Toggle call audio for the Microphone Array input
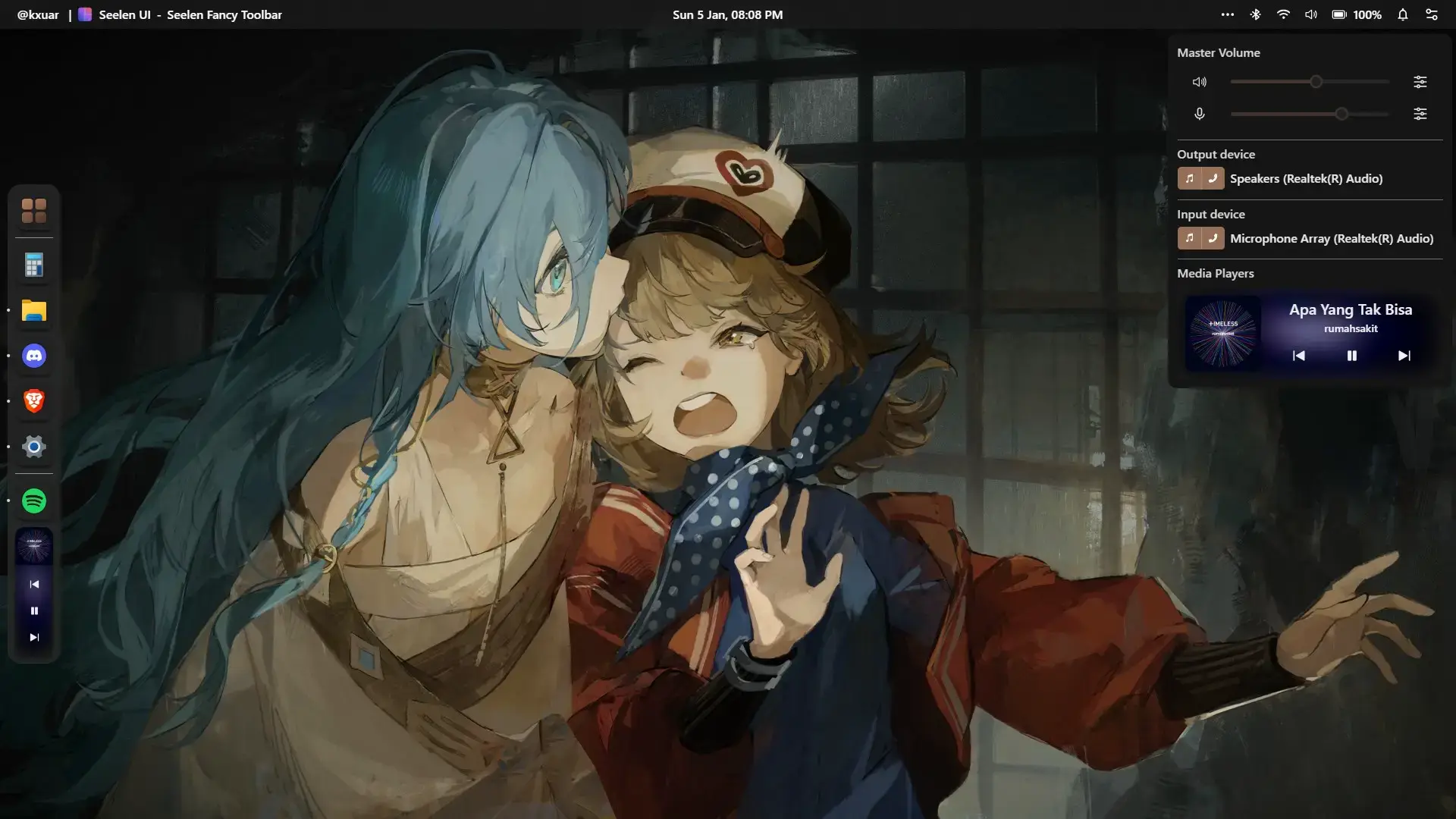Screen dimensions: 1456x819 (1213, 237)
